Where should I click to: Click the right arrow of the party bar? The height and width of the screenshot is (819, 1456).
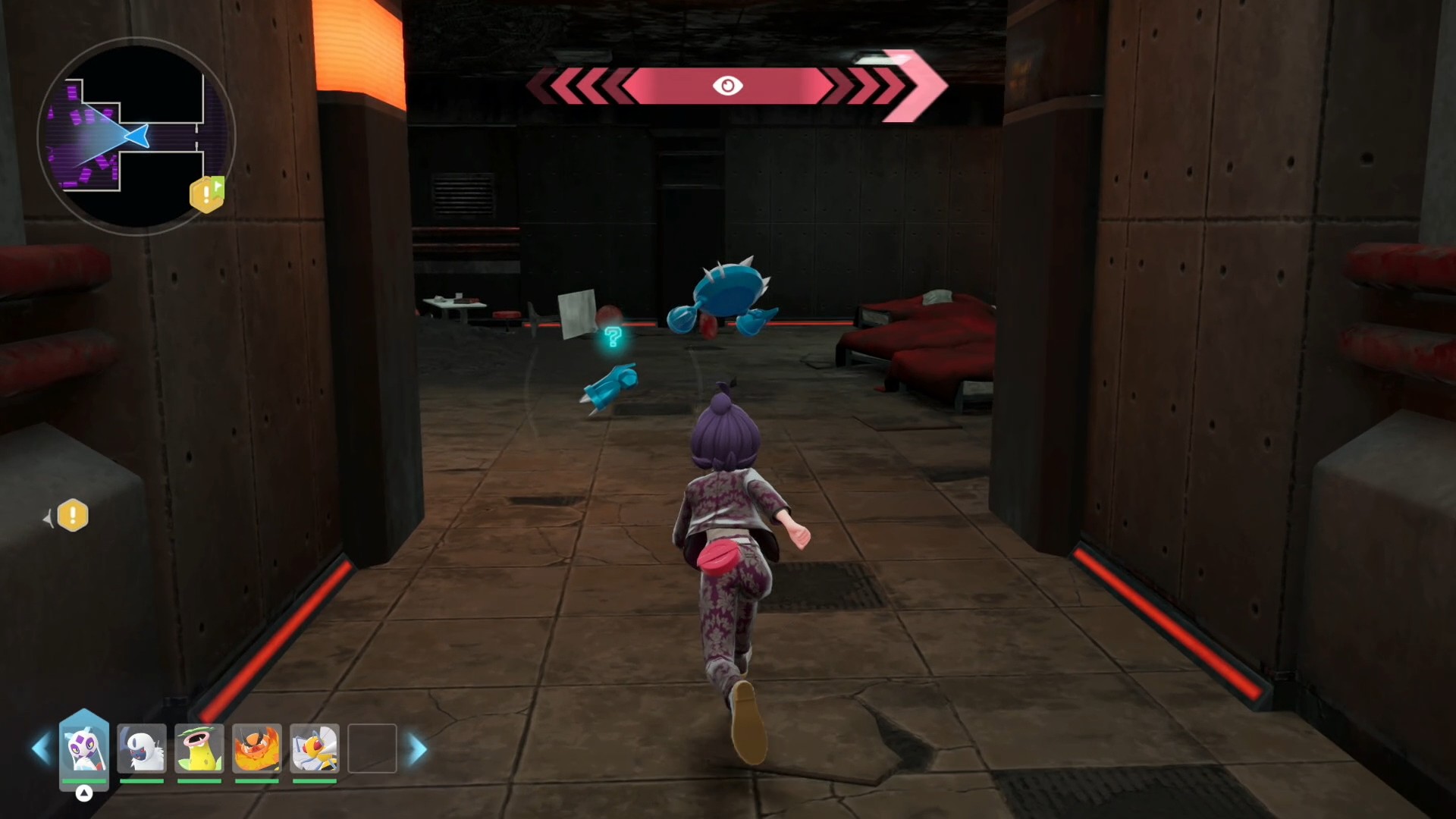point(418,749)
